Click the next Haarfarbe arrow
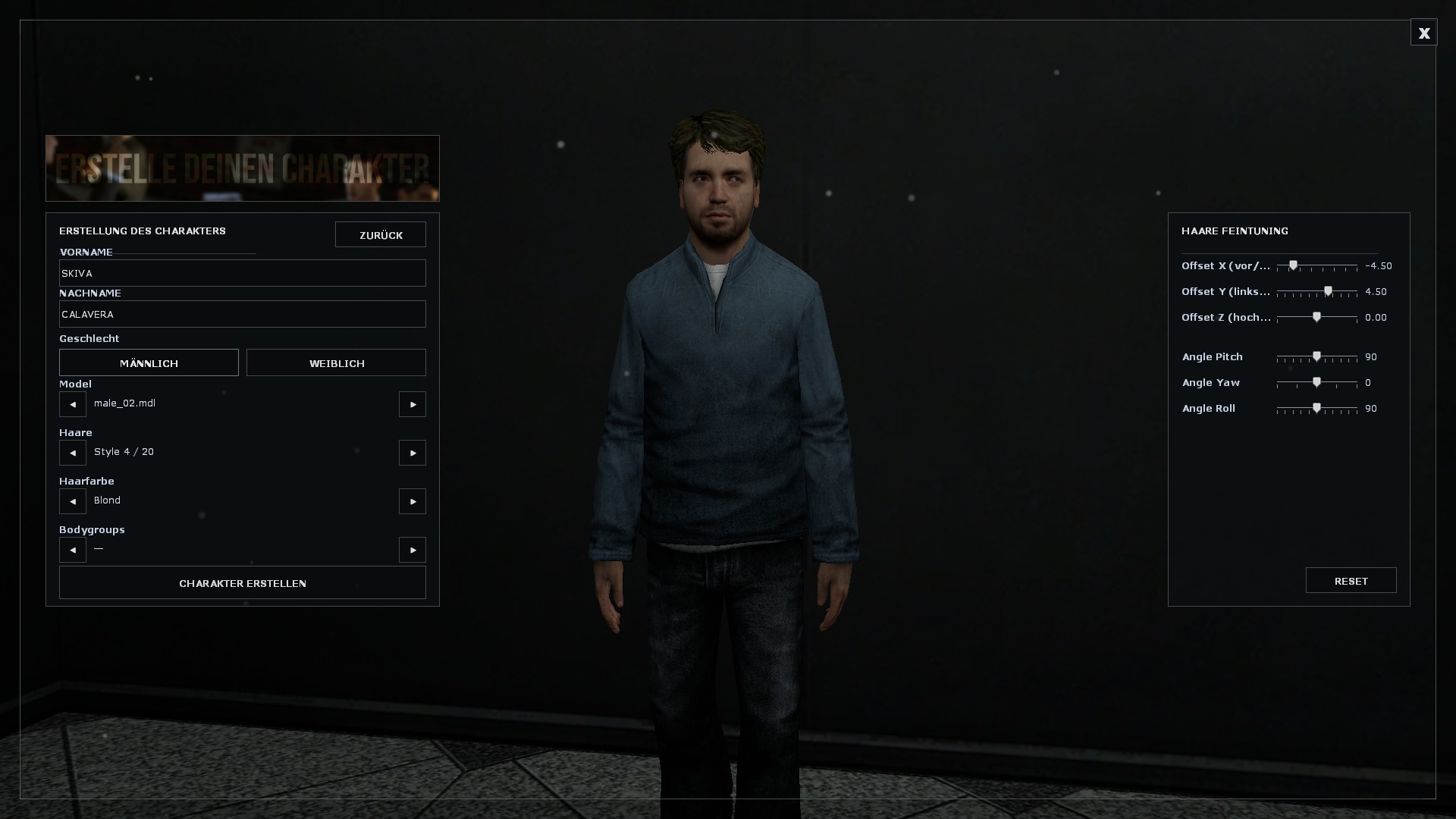Screen dimensions: 1456x819 pyautogui.click(x=412, y=501)
